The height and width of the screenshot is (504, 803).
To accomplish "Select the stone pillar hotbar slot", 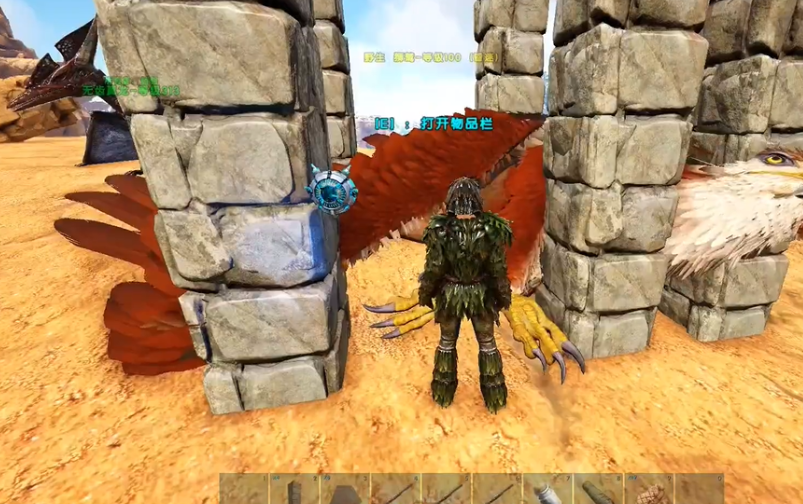I will tap(294, 491).
